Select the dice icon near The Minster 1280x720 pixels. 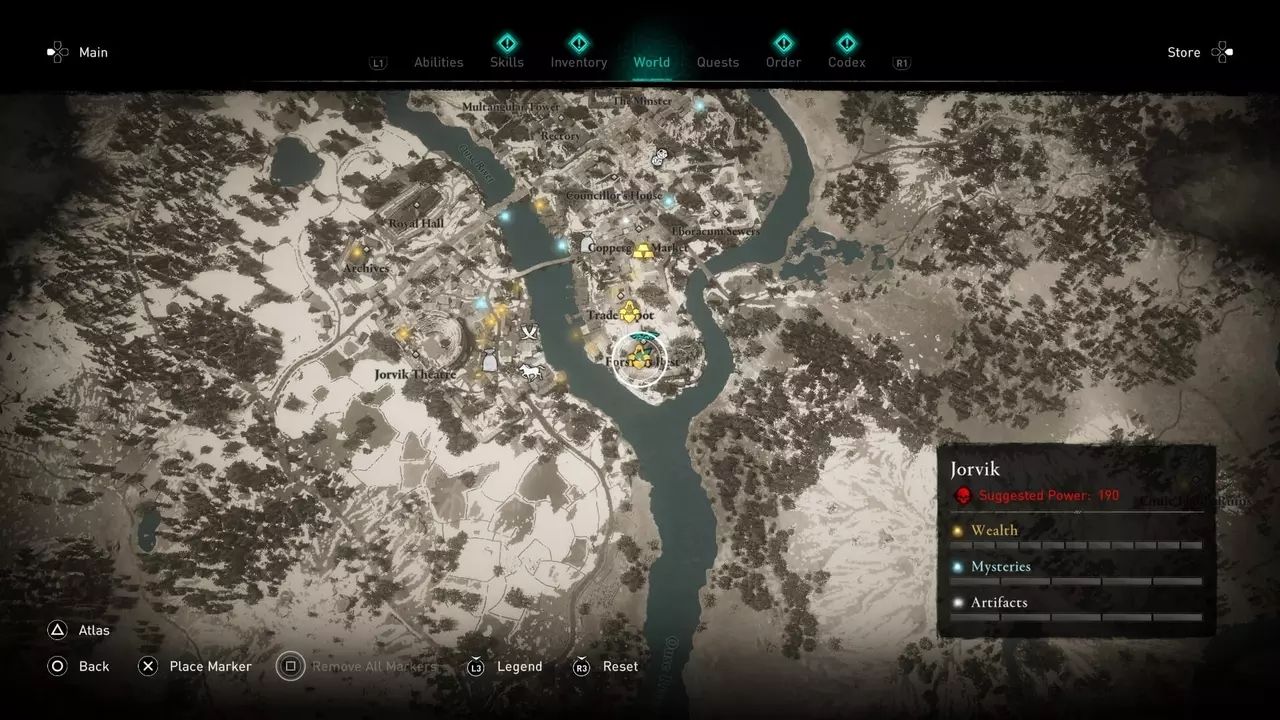660,157
